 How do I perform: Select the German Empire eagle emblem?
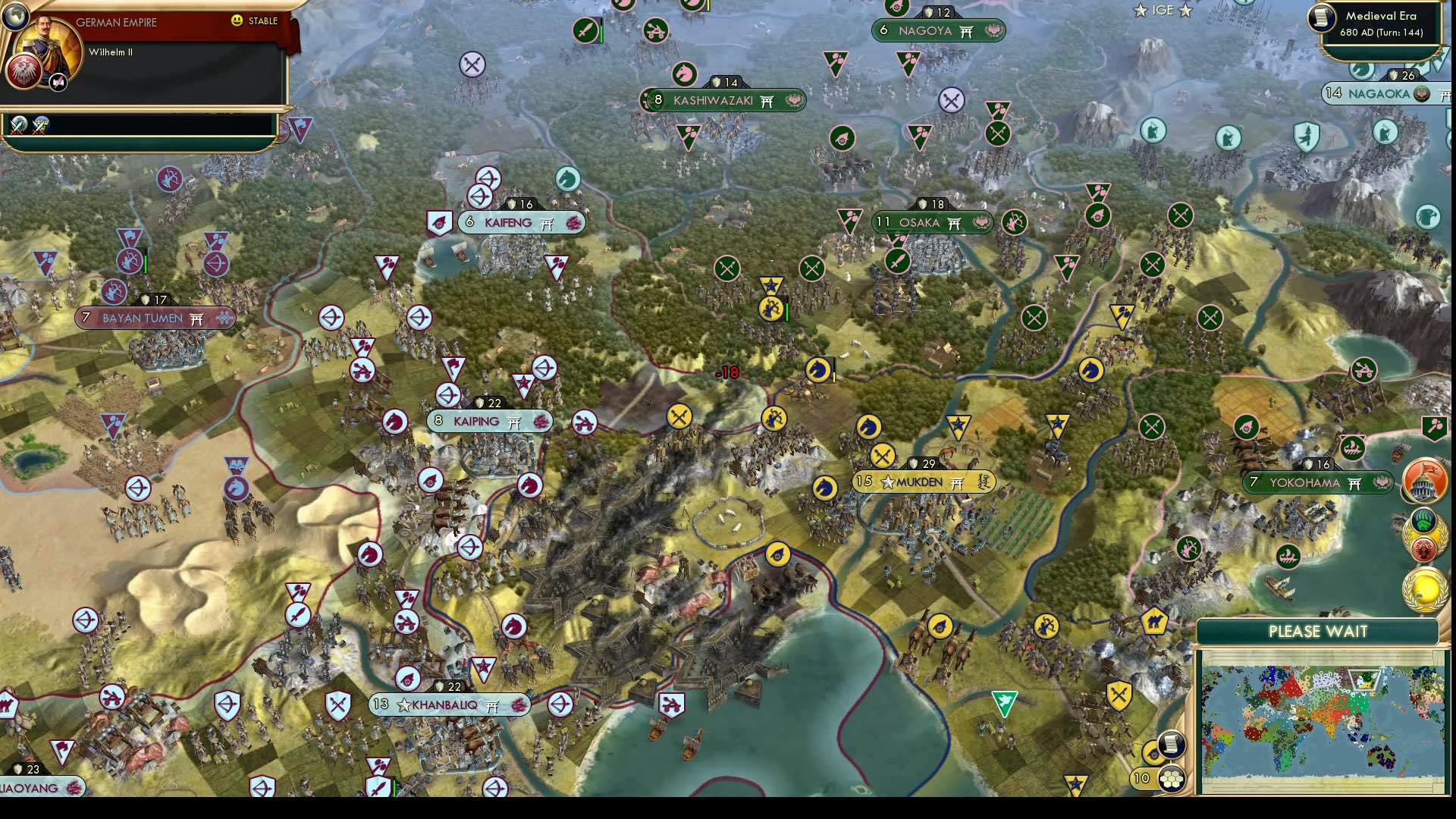tap(24, 72)
